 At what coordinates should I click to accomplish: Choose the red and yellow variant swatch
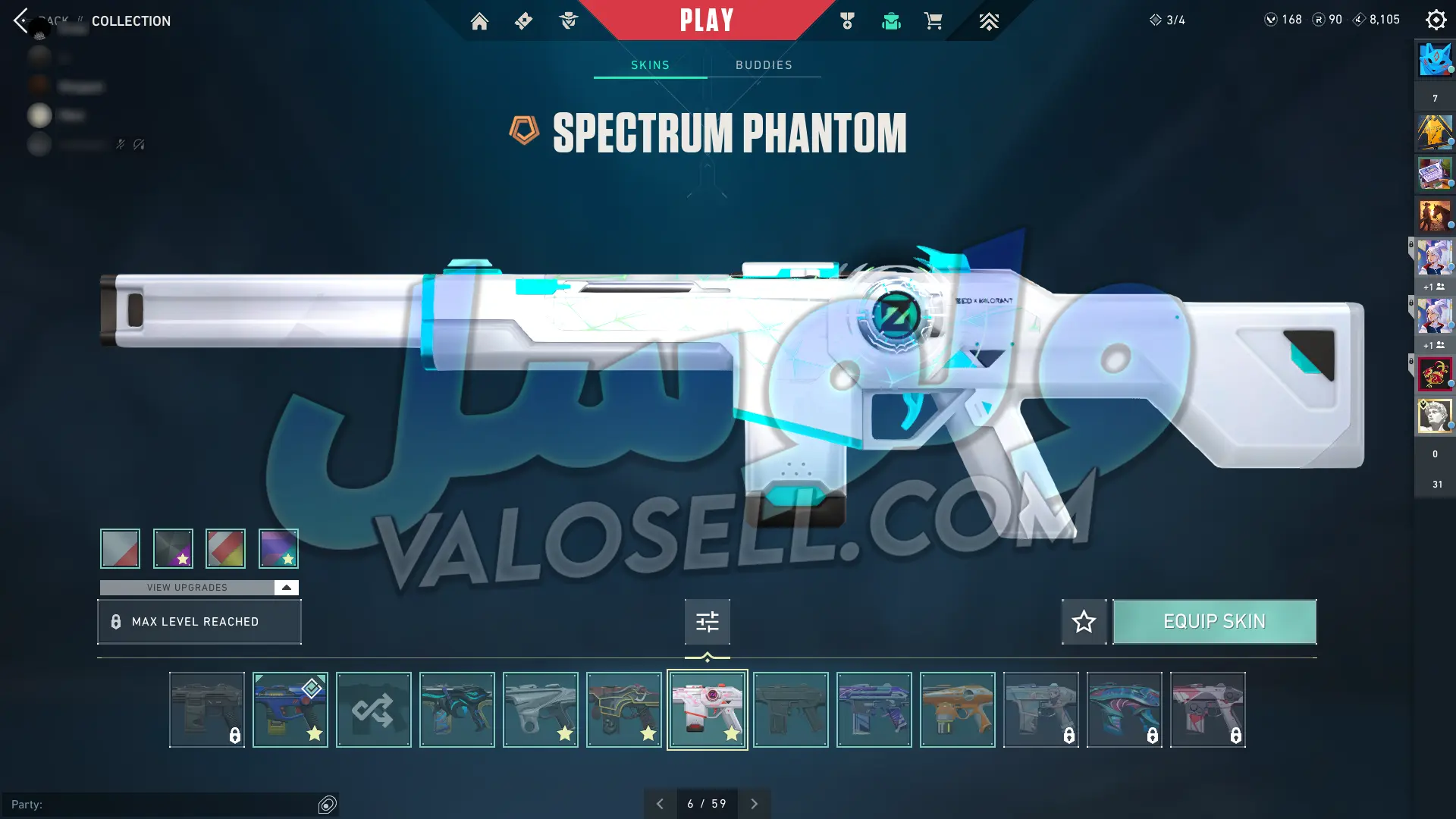[x=225, y=548]
